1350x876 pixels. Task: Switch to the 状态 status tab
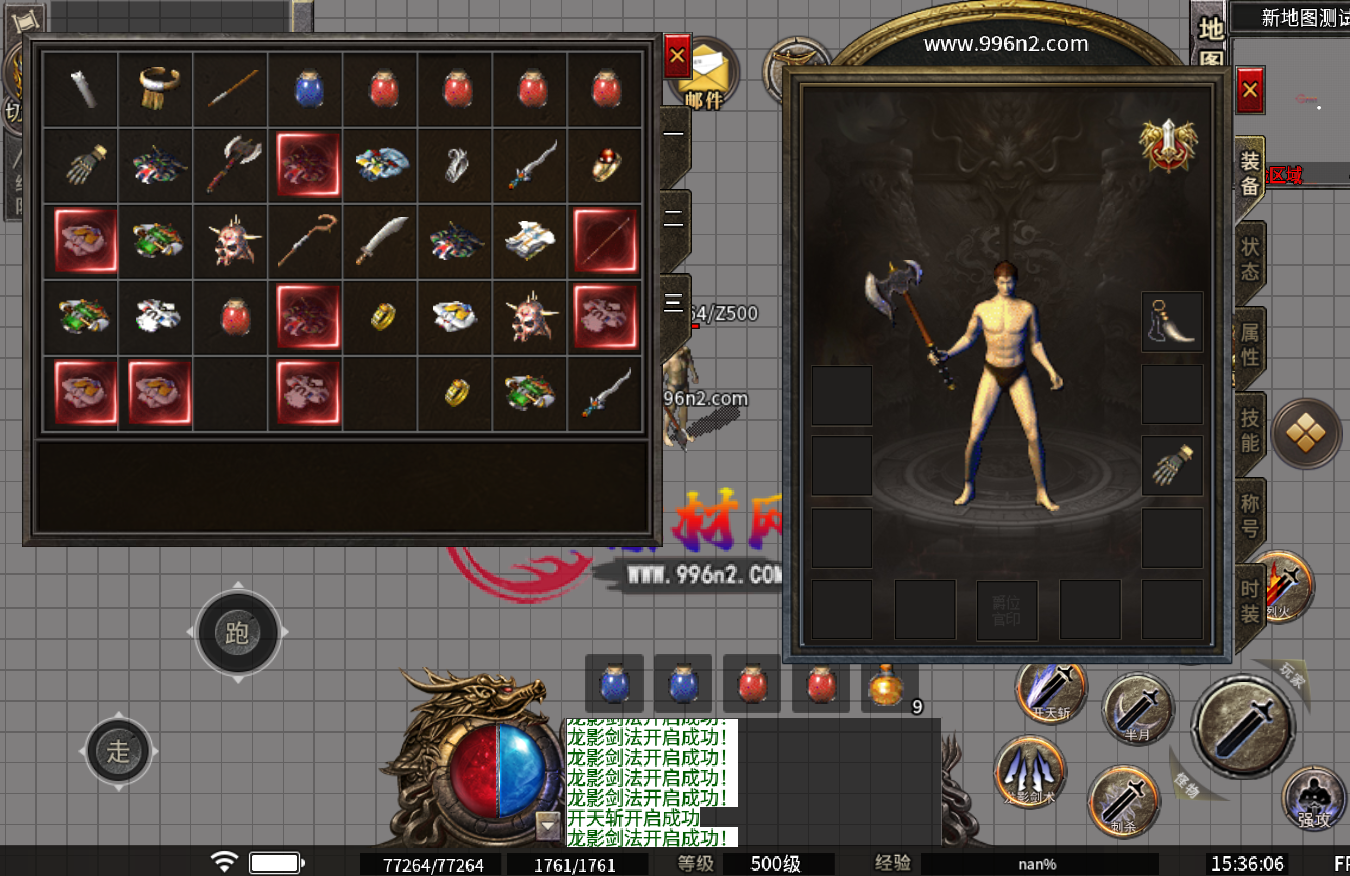click(x=1250, y=258)
